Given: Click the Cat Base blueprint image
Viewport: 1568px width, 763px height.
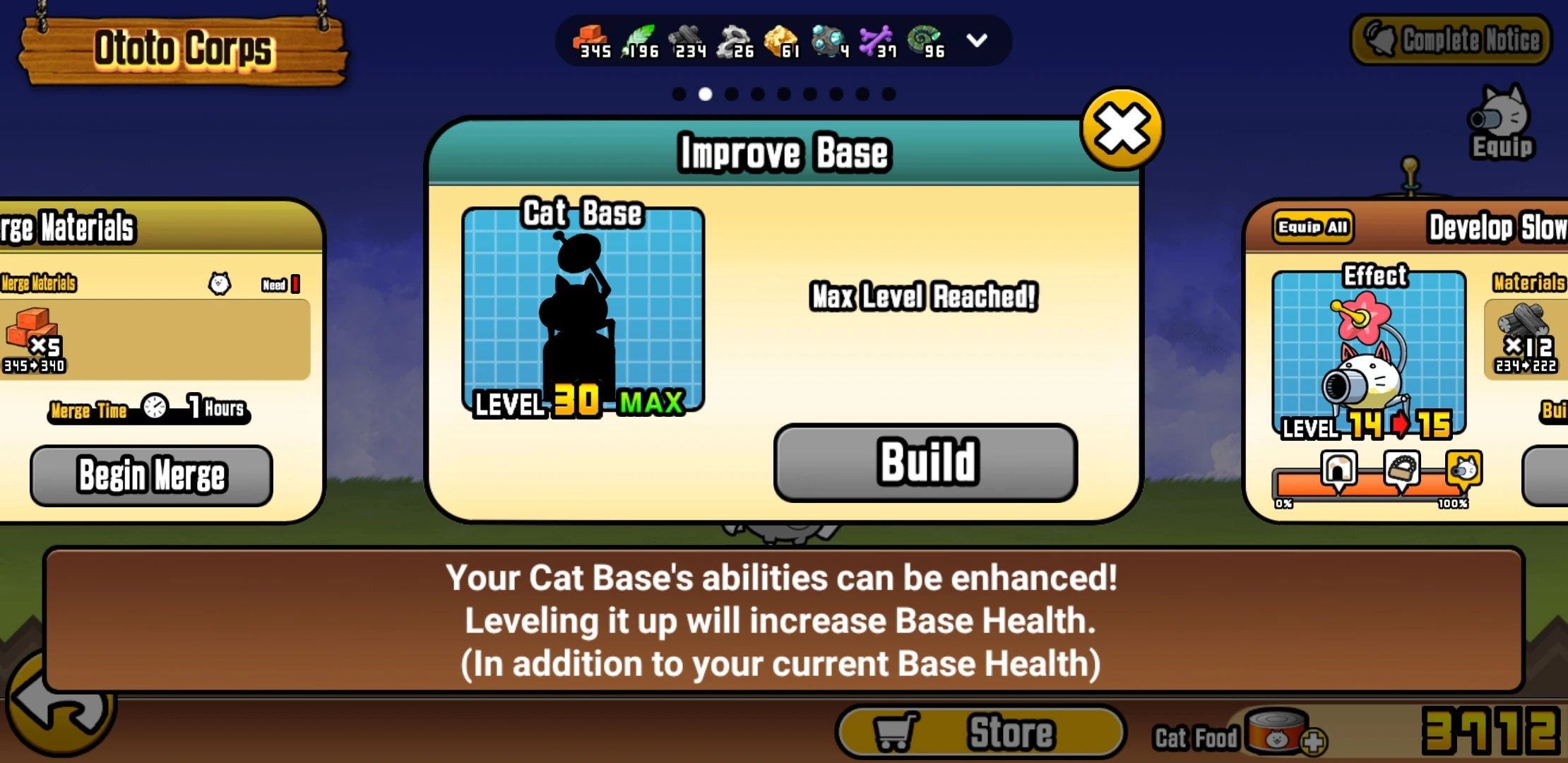Looking at the screenshot, I should [x=583, y=311].
